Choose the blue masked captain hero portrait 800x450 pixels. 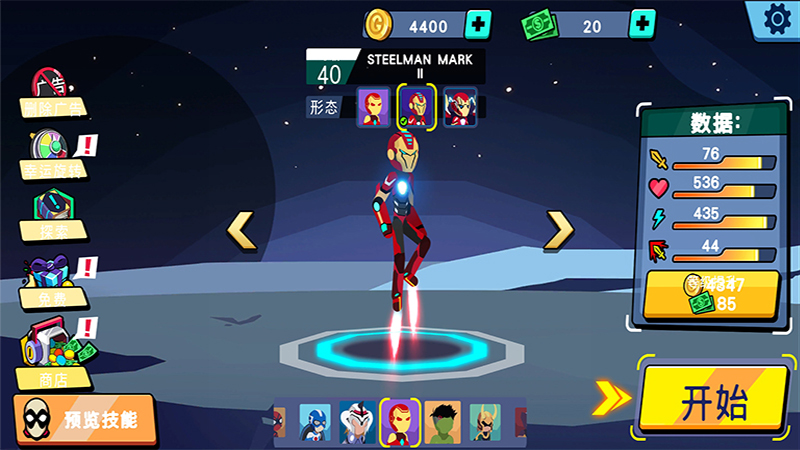[315, 422]
